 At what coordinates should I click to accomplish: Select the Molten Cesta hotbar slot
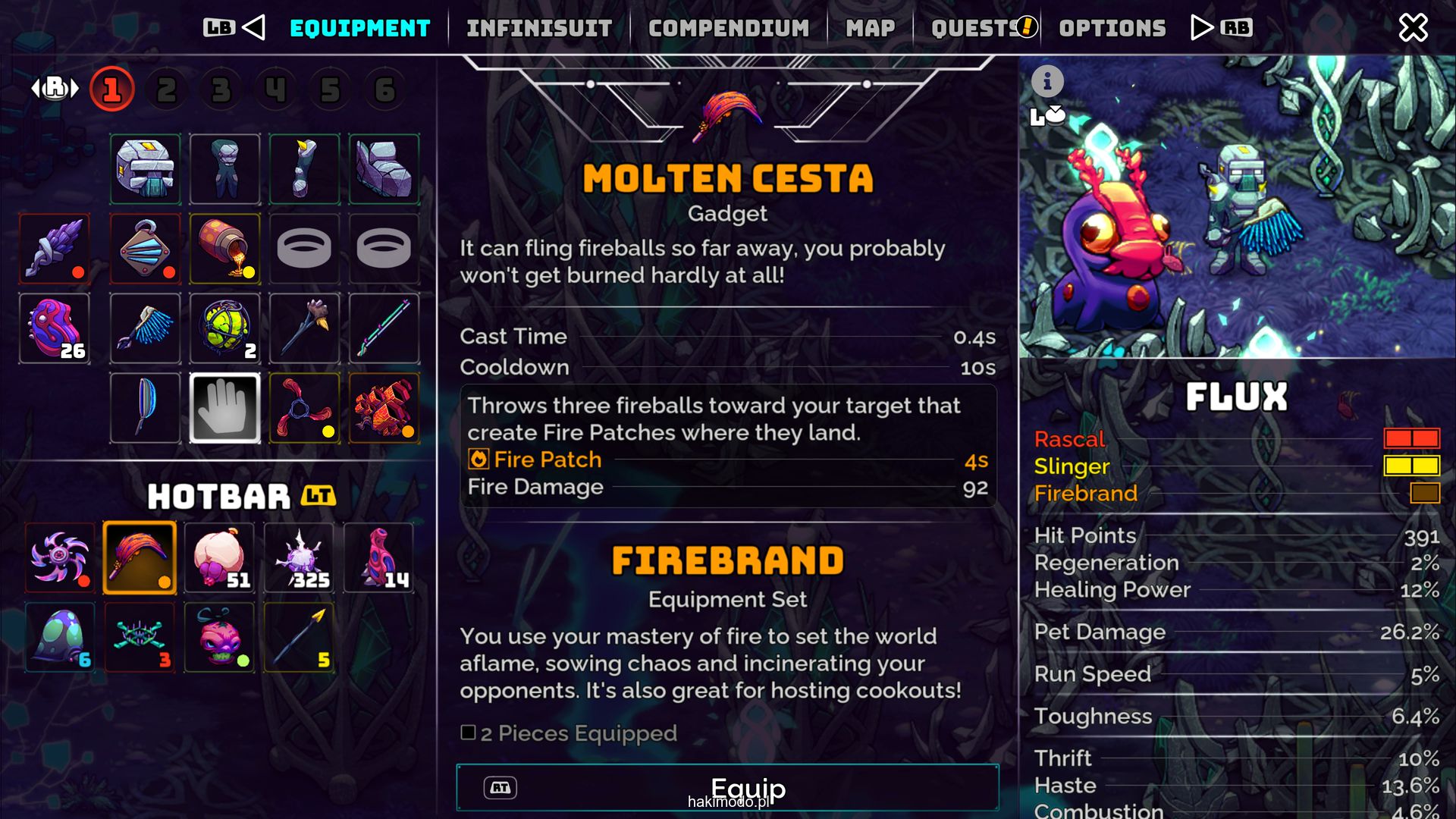[140, 557]
